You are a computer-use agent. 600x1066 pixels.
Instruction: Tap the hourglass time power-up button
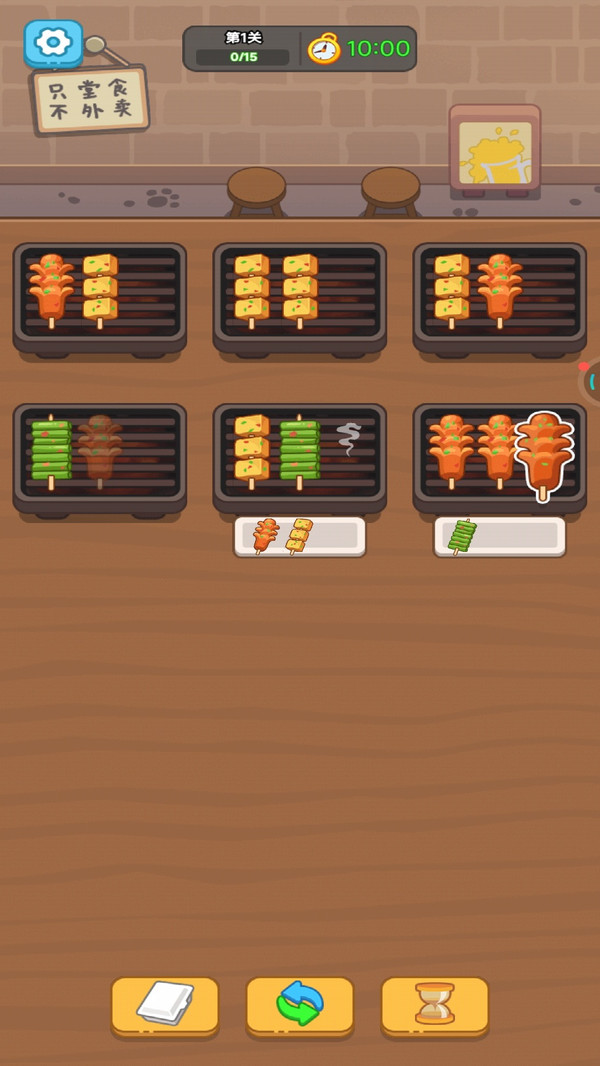pyautogui.click(x=435, y=1004)
